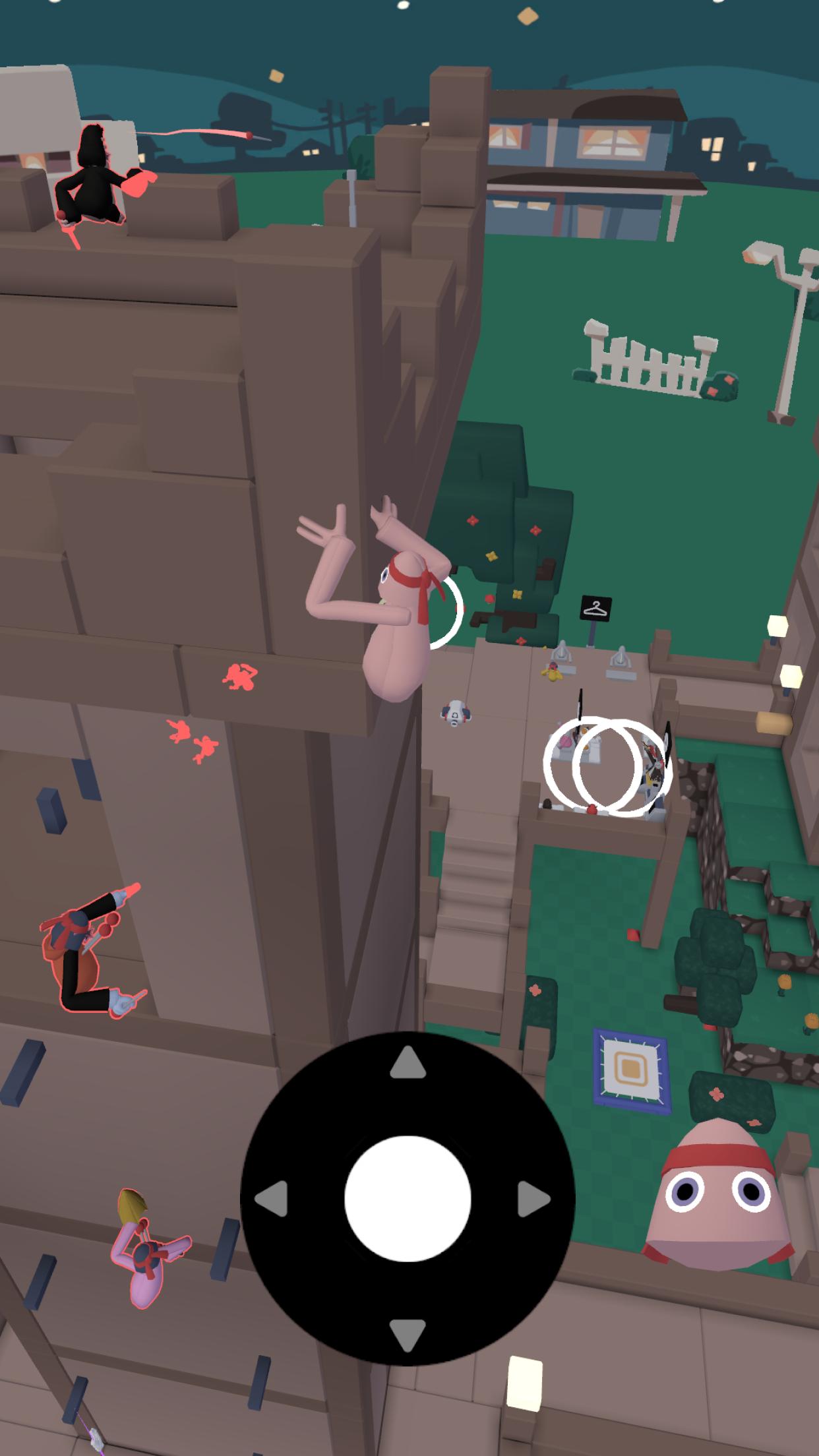Tap the joystick's right arrow
Image resolution: width=819 pixels, height=1456 pixels.
click(533, 1199)
